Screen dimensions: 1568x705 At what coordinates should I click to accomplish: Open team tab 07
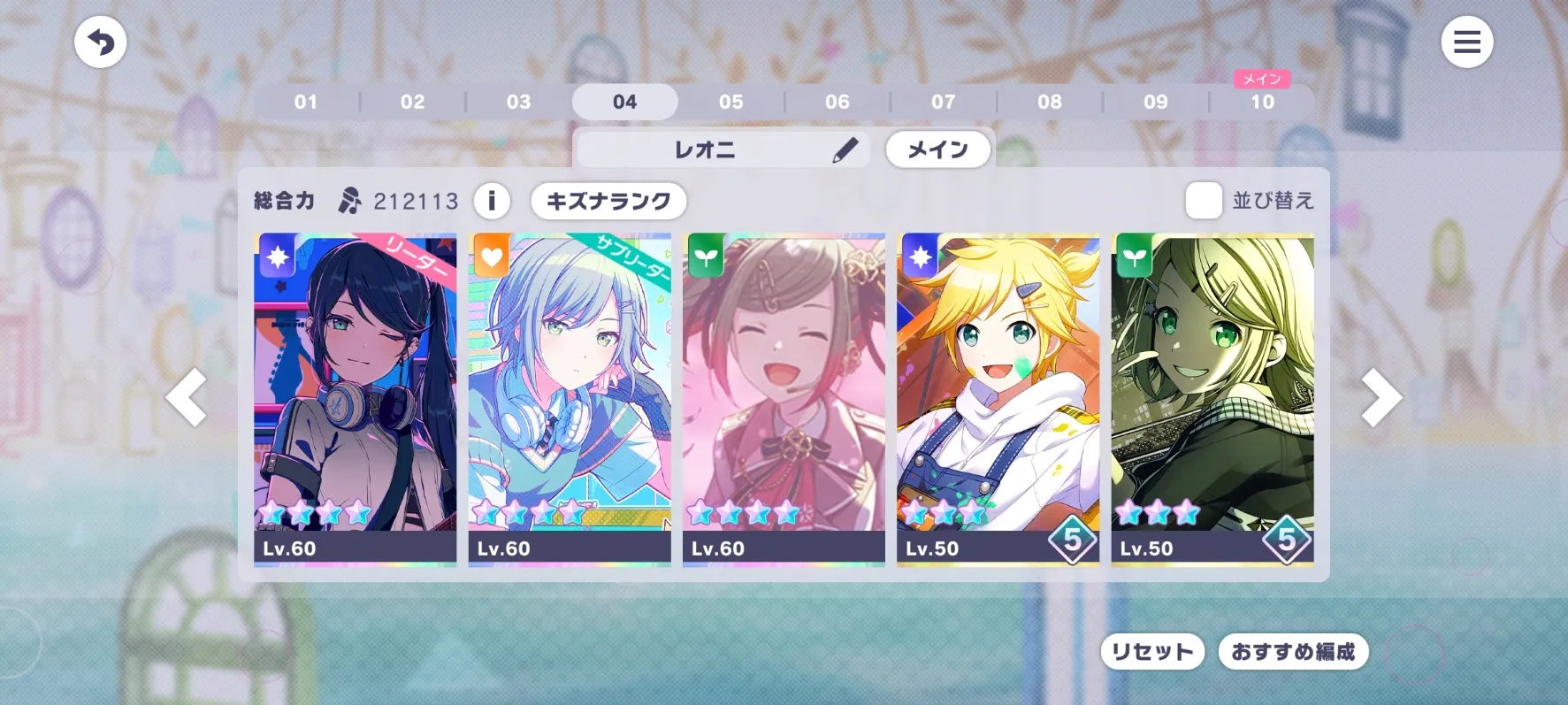pyautogui.click(x=943, y=102)
